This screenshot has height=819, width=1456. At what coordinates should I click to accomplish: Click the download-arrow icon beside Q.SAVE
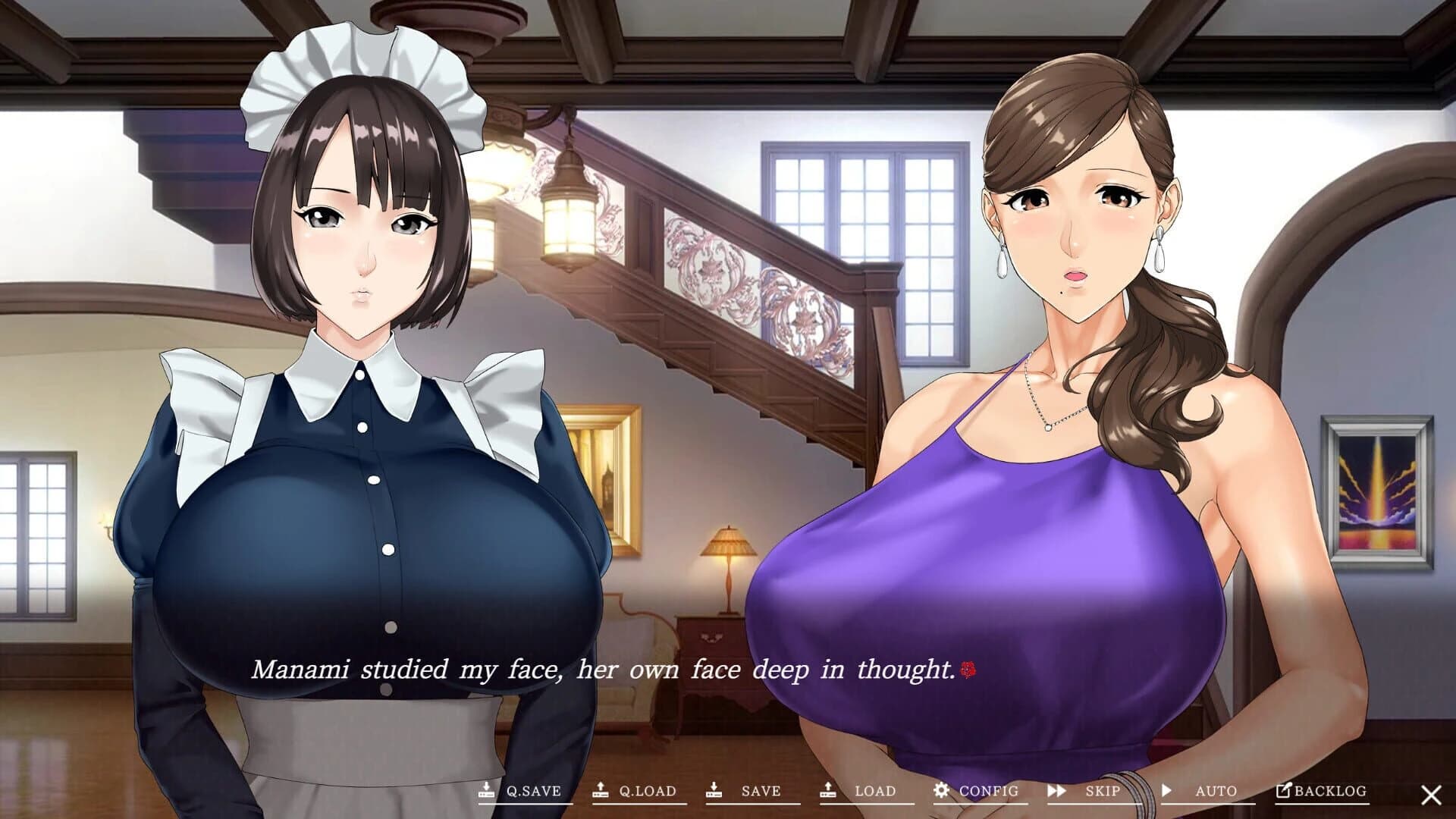(486, 790)
